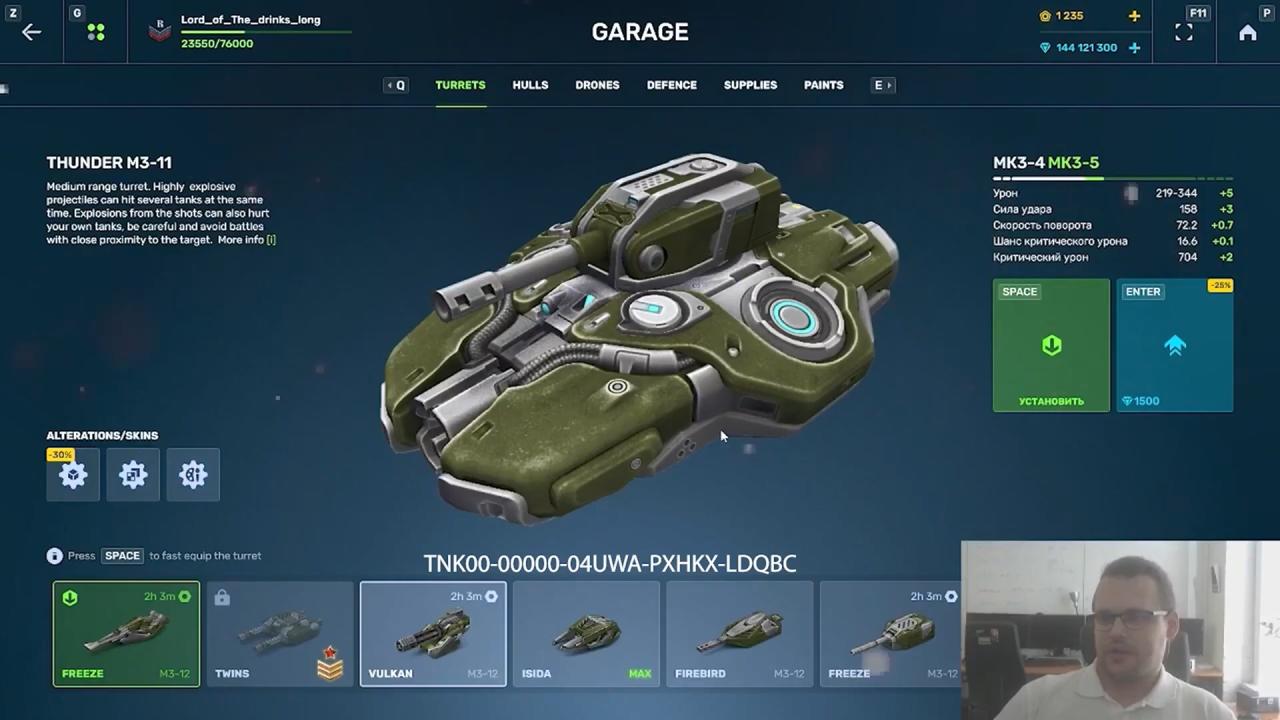The height and width of the screenshot is (720, 1280).
Task: Select the equipped green Freeze card
Action: click(x=126, y=634)
